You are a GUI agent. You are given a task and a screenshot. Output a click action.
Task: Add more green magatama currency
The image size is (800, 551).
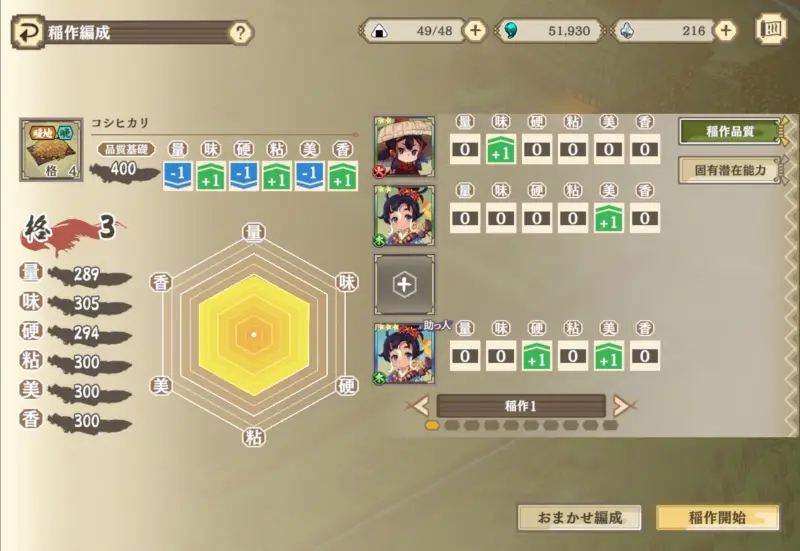(611, 31)
